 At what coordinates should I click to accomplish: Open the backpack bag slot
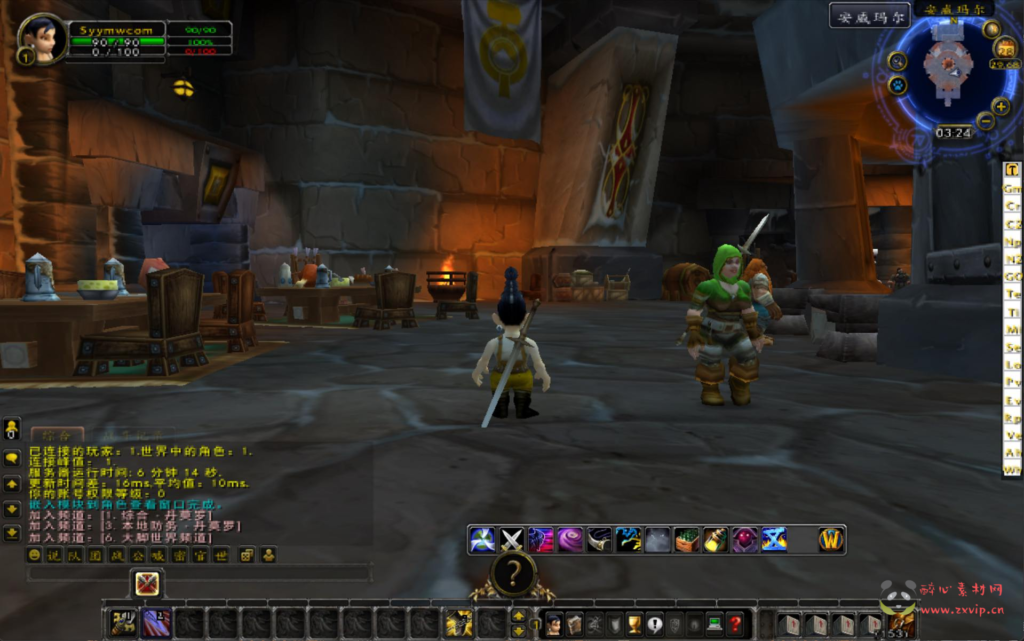point(902,624)
